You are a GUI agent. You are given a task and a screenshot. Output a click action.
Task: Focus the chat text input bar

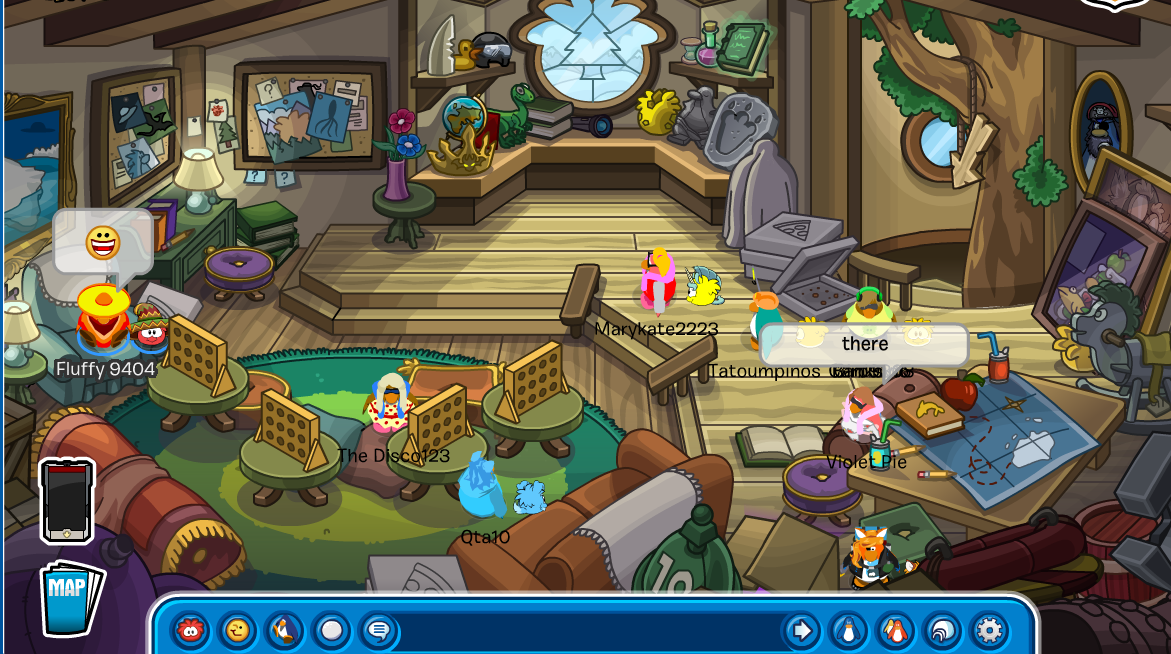(x=590, y=630)
